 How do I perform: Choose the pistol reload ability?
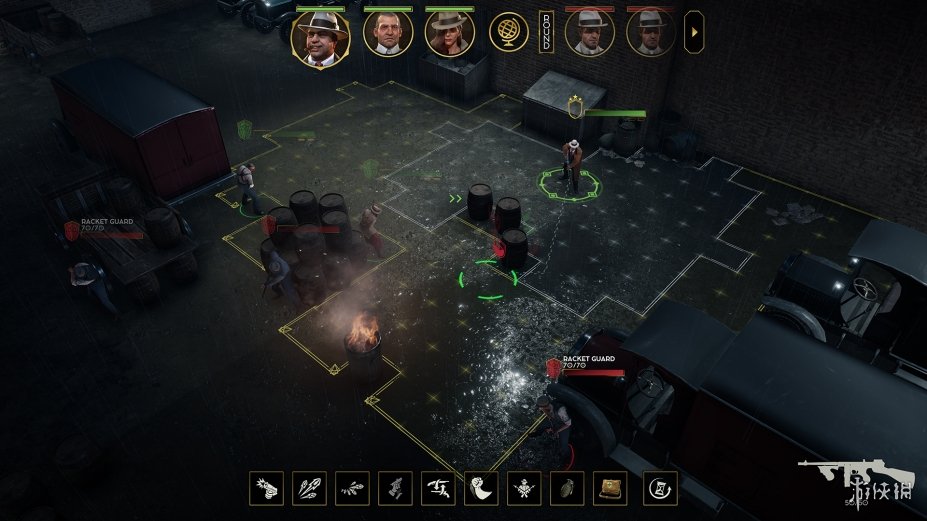pos(395,488)
